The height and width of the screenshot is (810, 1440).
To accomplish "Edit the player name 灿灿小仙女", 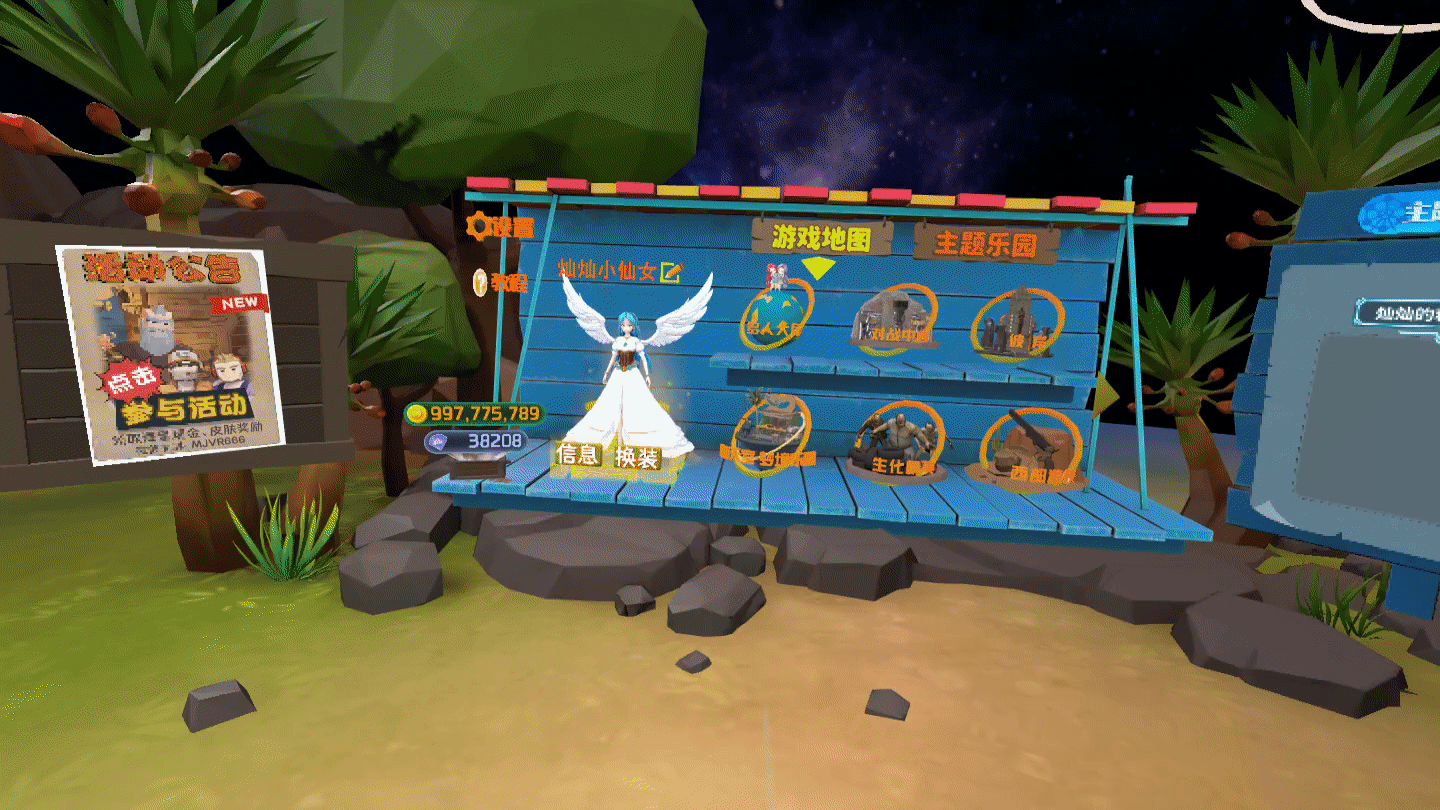I will [671, 270].
